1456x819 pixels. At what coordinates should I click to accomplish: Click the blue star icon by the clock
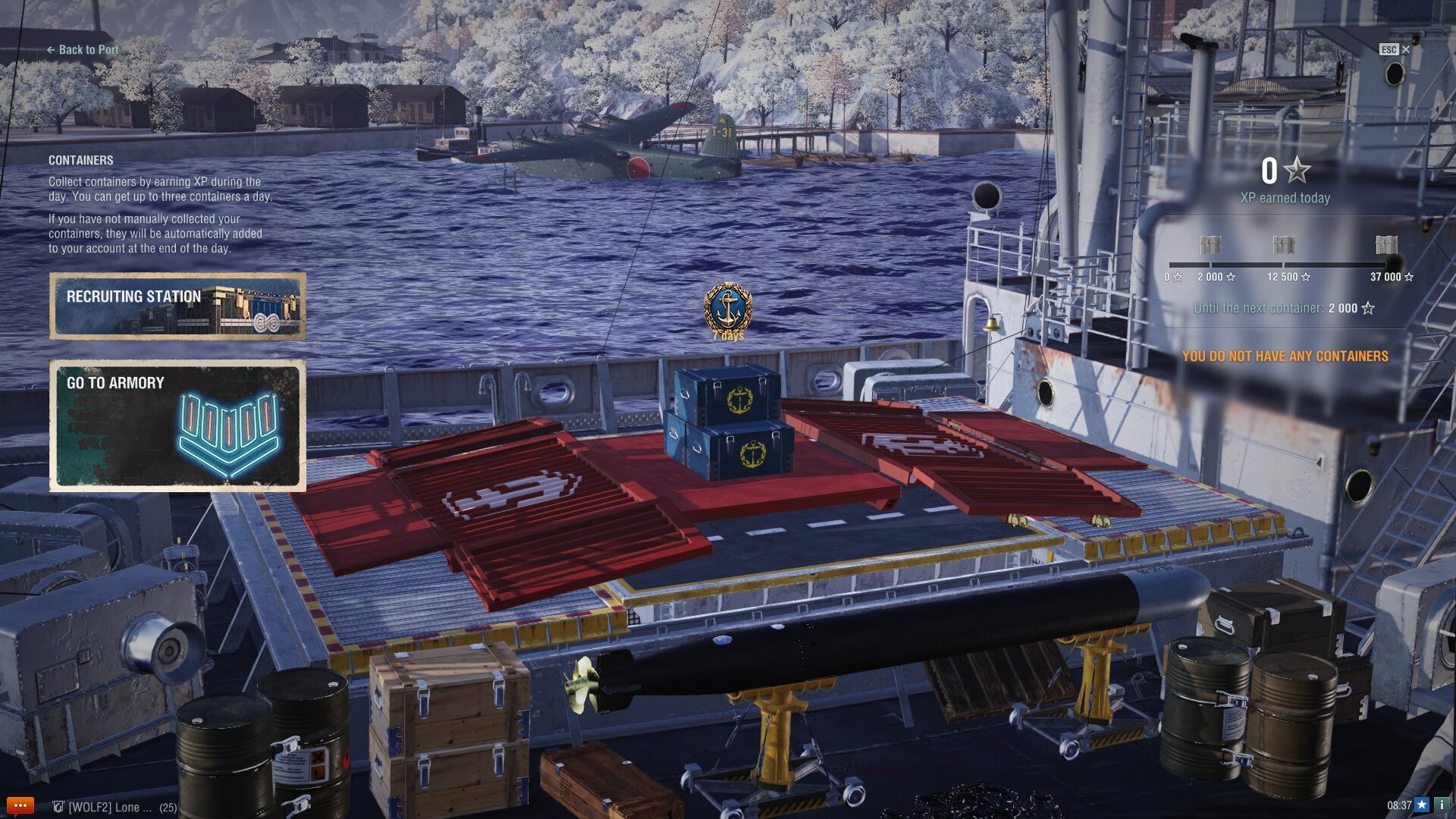point(1422,805)
